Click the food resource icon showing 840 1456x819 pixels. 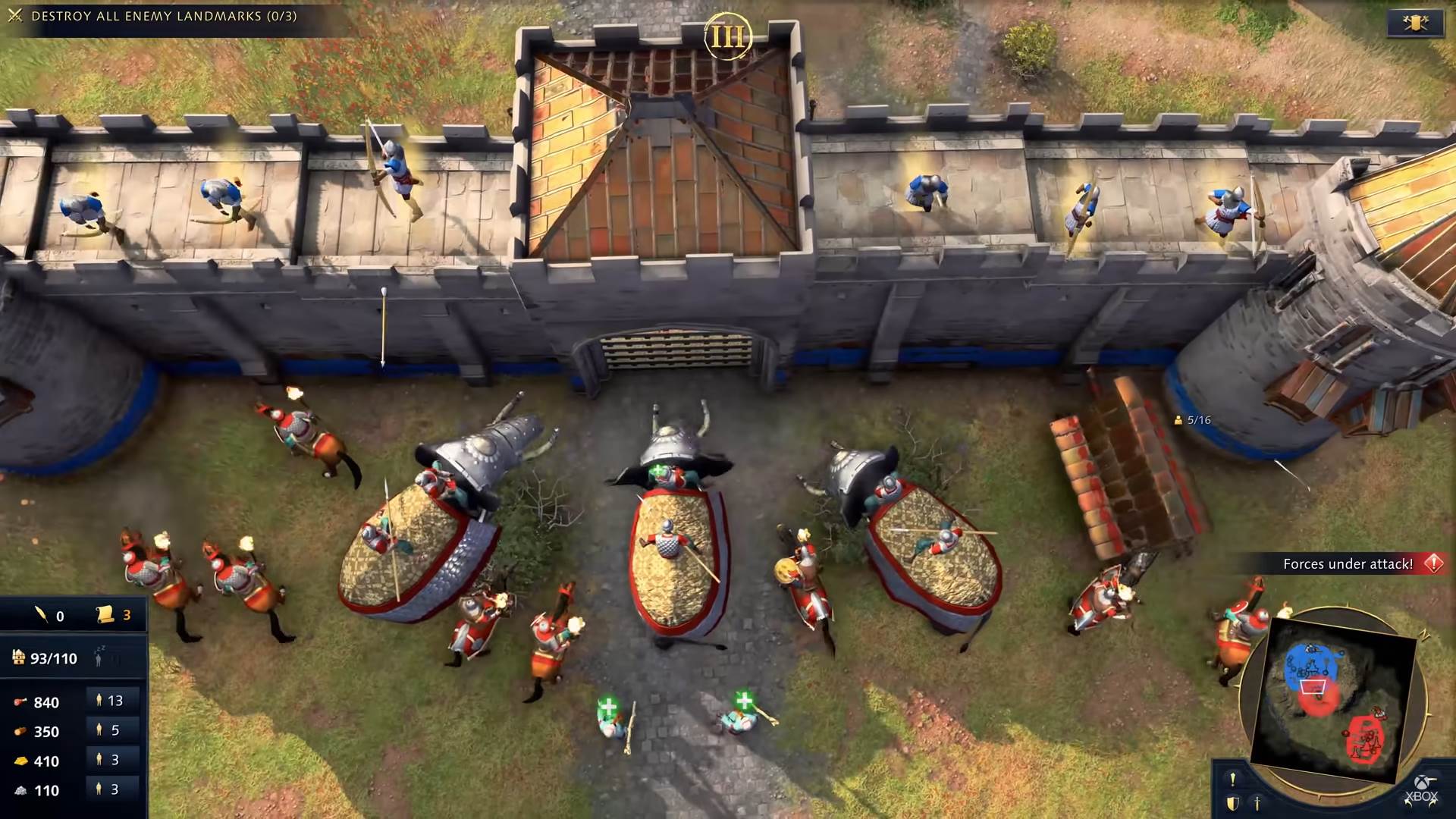tap(19, 701)
